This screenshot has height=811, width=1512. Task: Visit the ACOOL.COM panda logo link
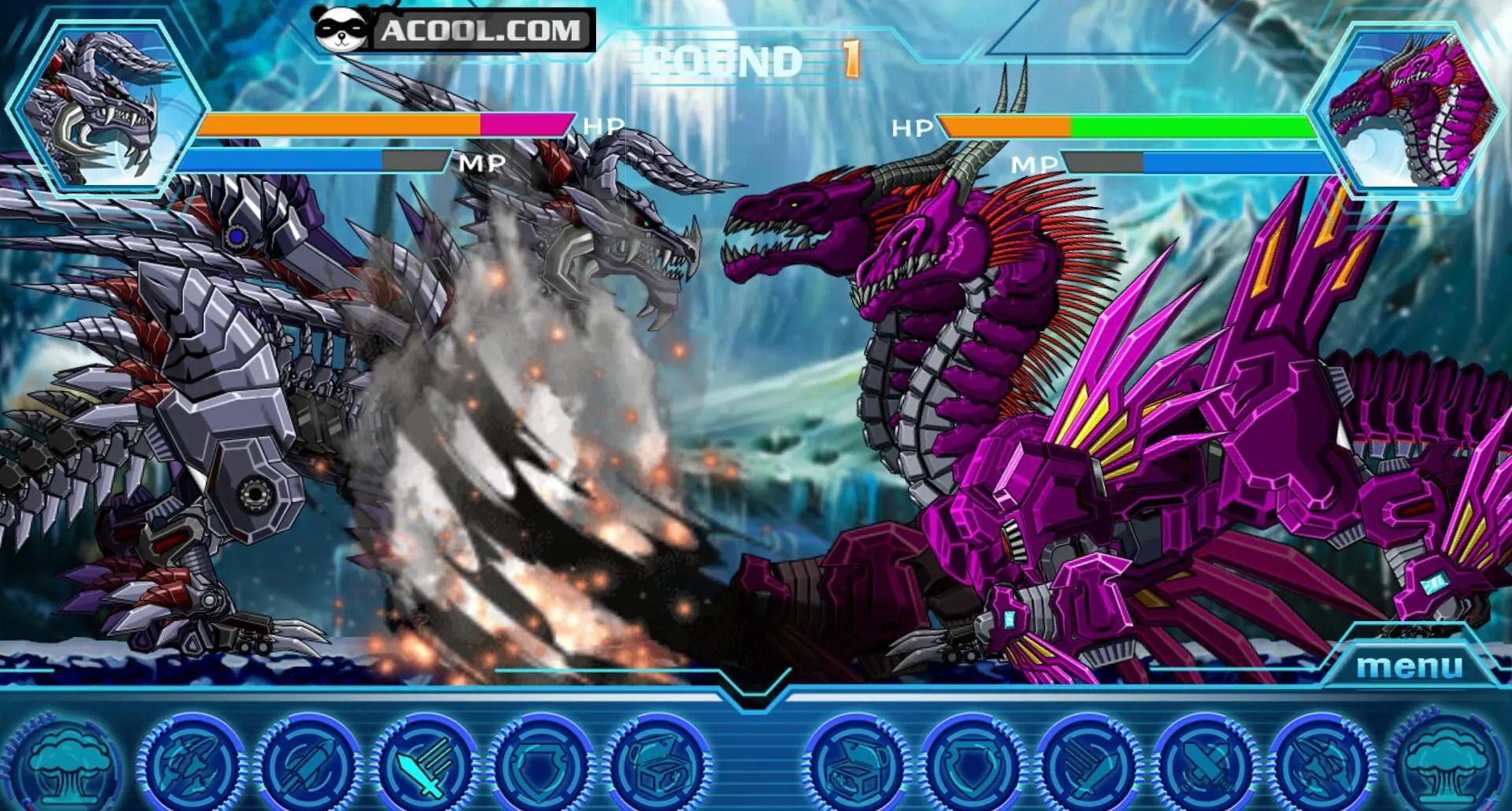point(453,31)
